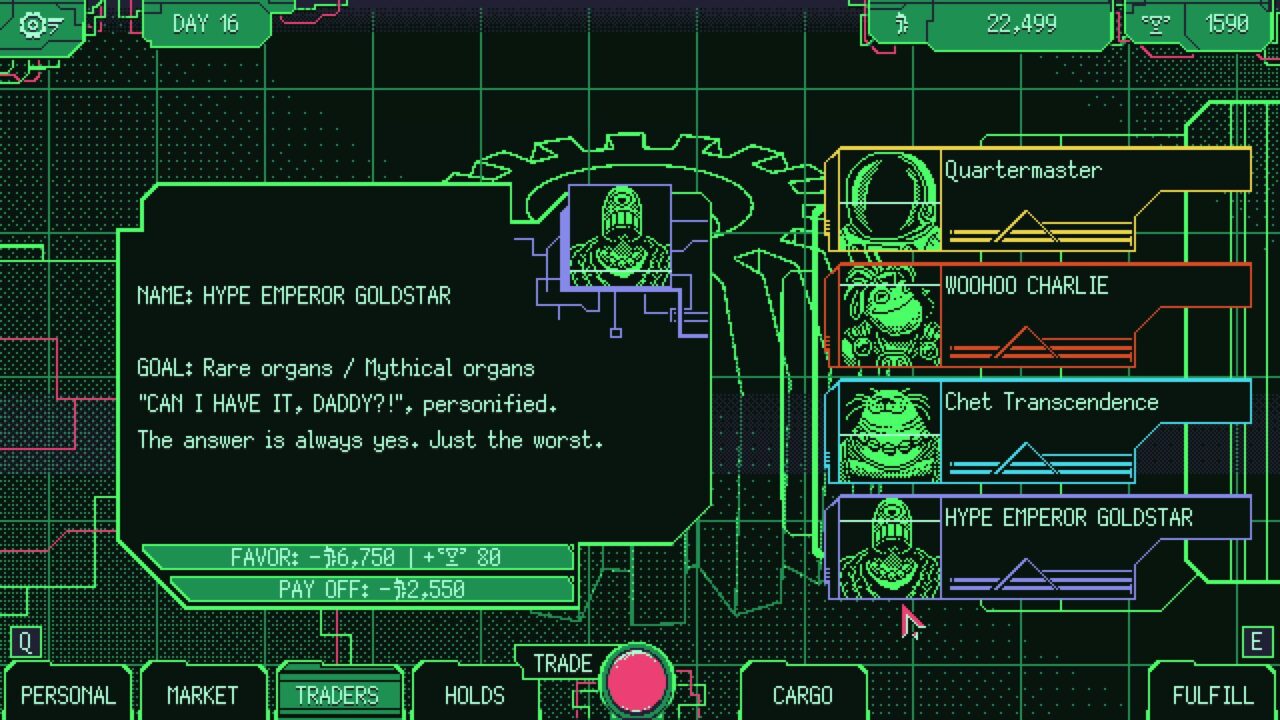The image size is (1280, 720).
Task: Show the TRADERS tab
Action: pos(337,695)
